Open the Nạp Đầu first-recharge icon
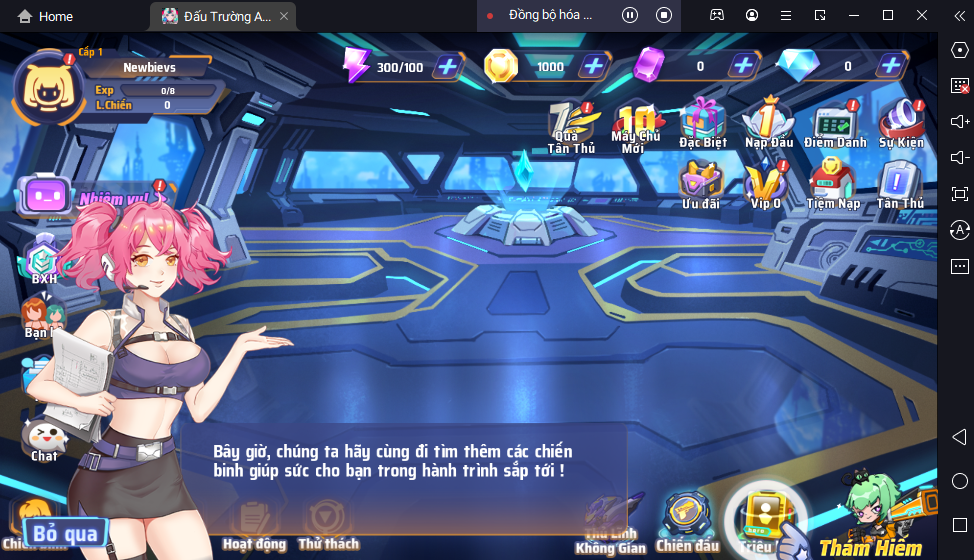This screenshot has height=560, width=974. coord(768,122)
